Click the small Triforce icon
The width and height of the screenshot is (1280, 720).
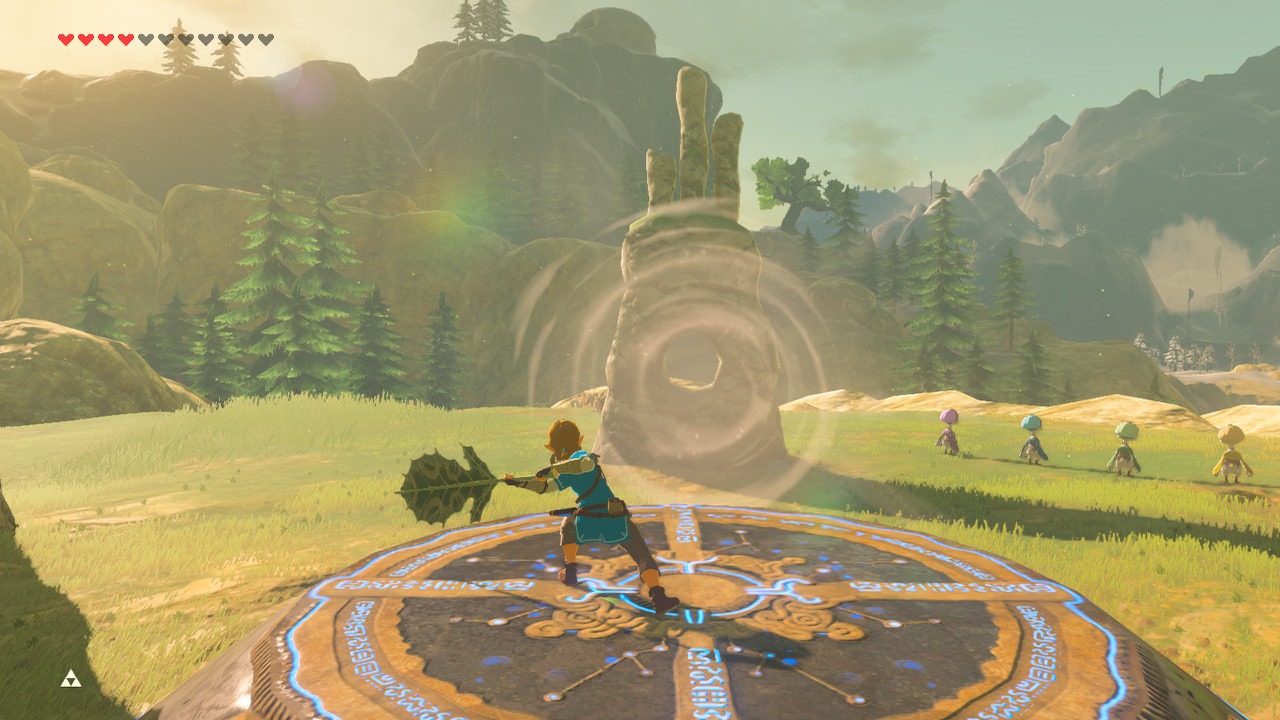[x=71, y=678]
